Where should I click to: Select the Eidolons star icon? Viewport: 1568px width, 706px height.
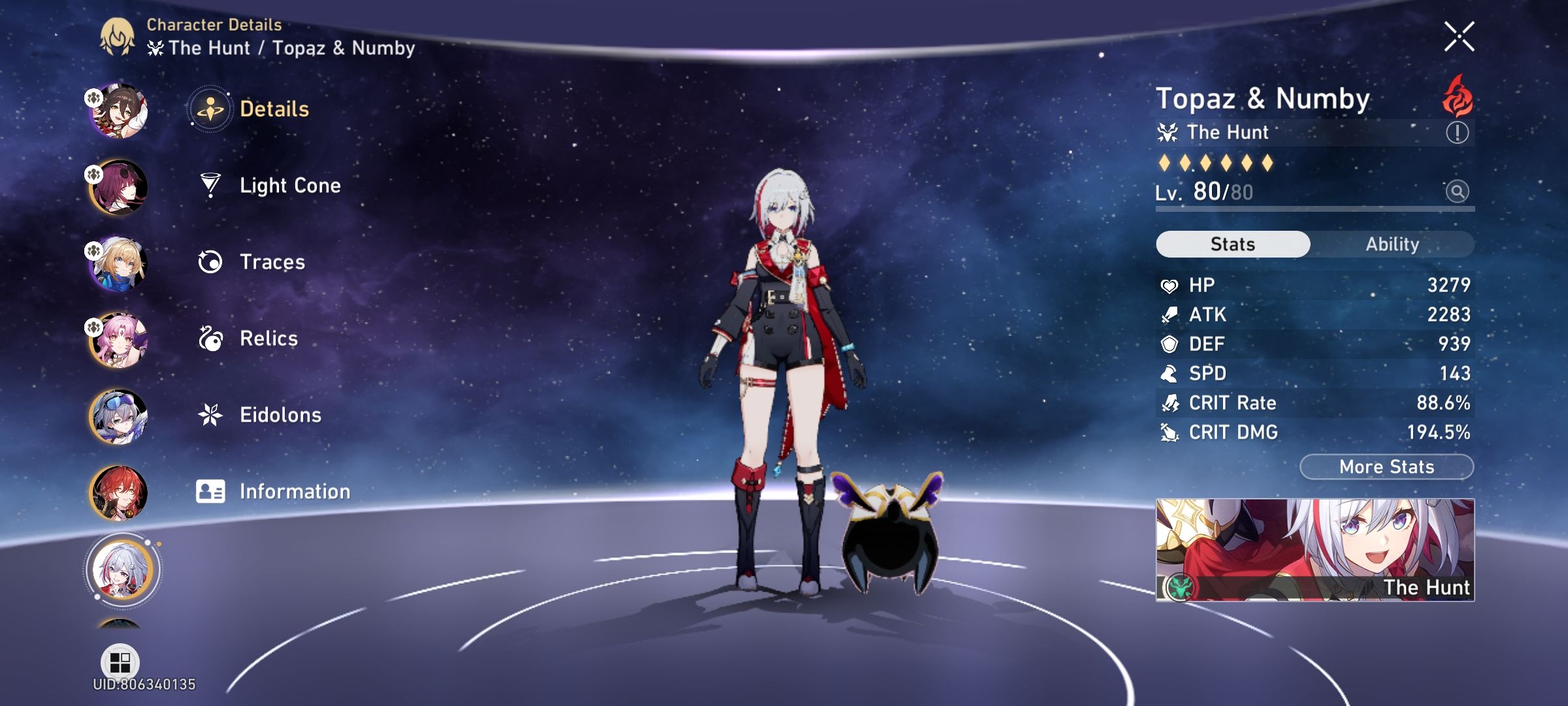[x=209, y=414]
